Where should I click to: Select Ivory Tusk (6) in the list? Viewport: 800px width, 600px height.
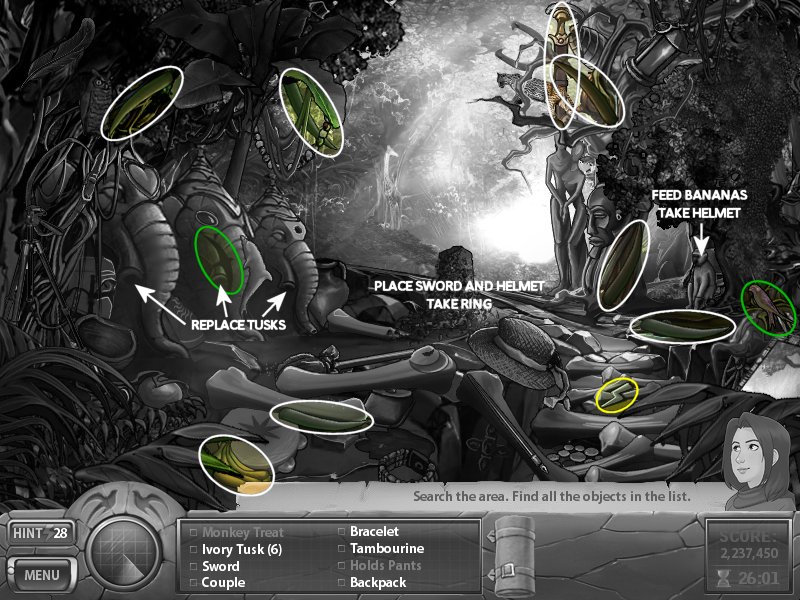(x=242, y=549)
